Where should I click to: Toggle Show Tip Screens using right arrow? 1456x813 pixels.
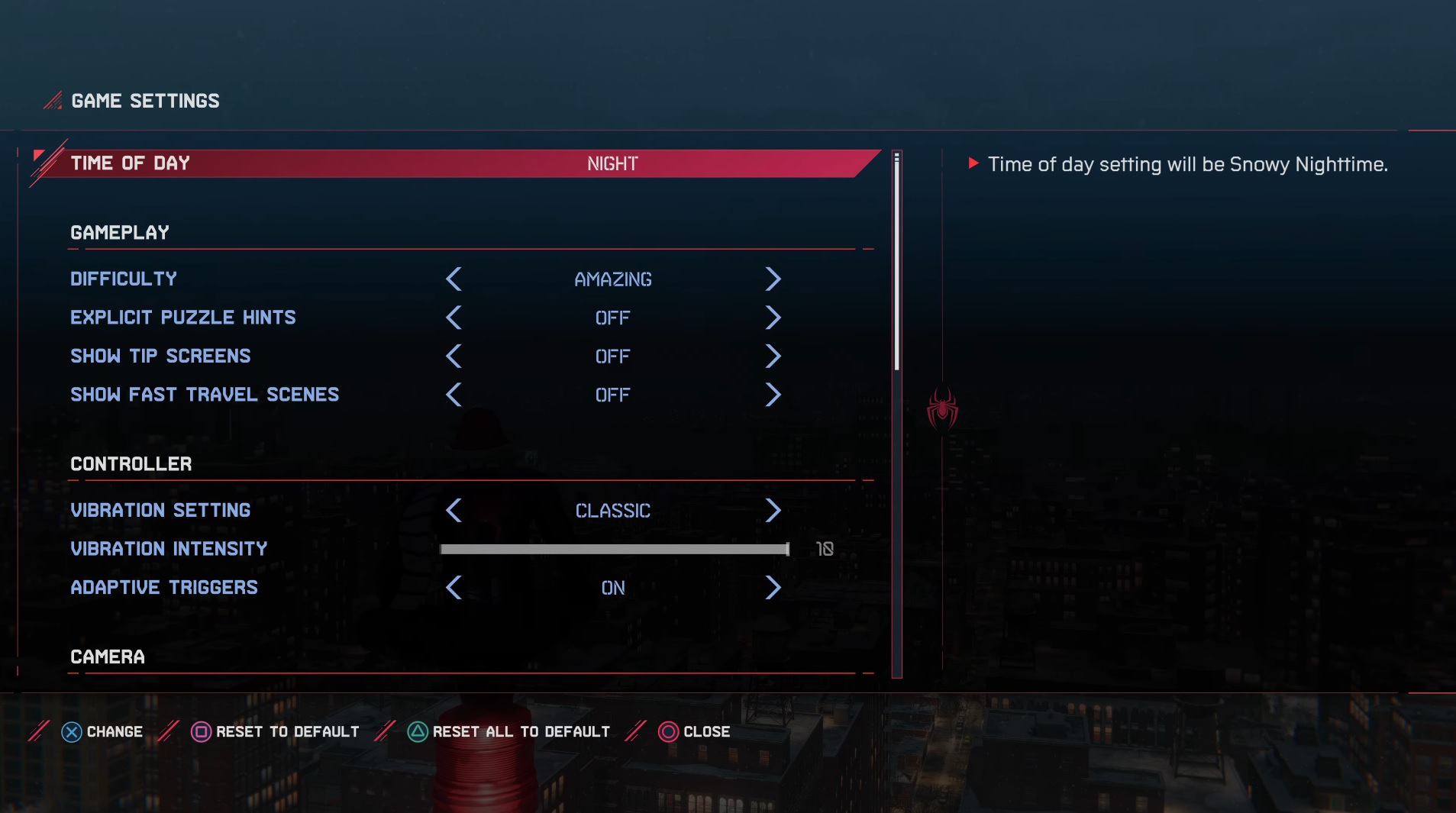pyautogui.click(x=773, y=356)
